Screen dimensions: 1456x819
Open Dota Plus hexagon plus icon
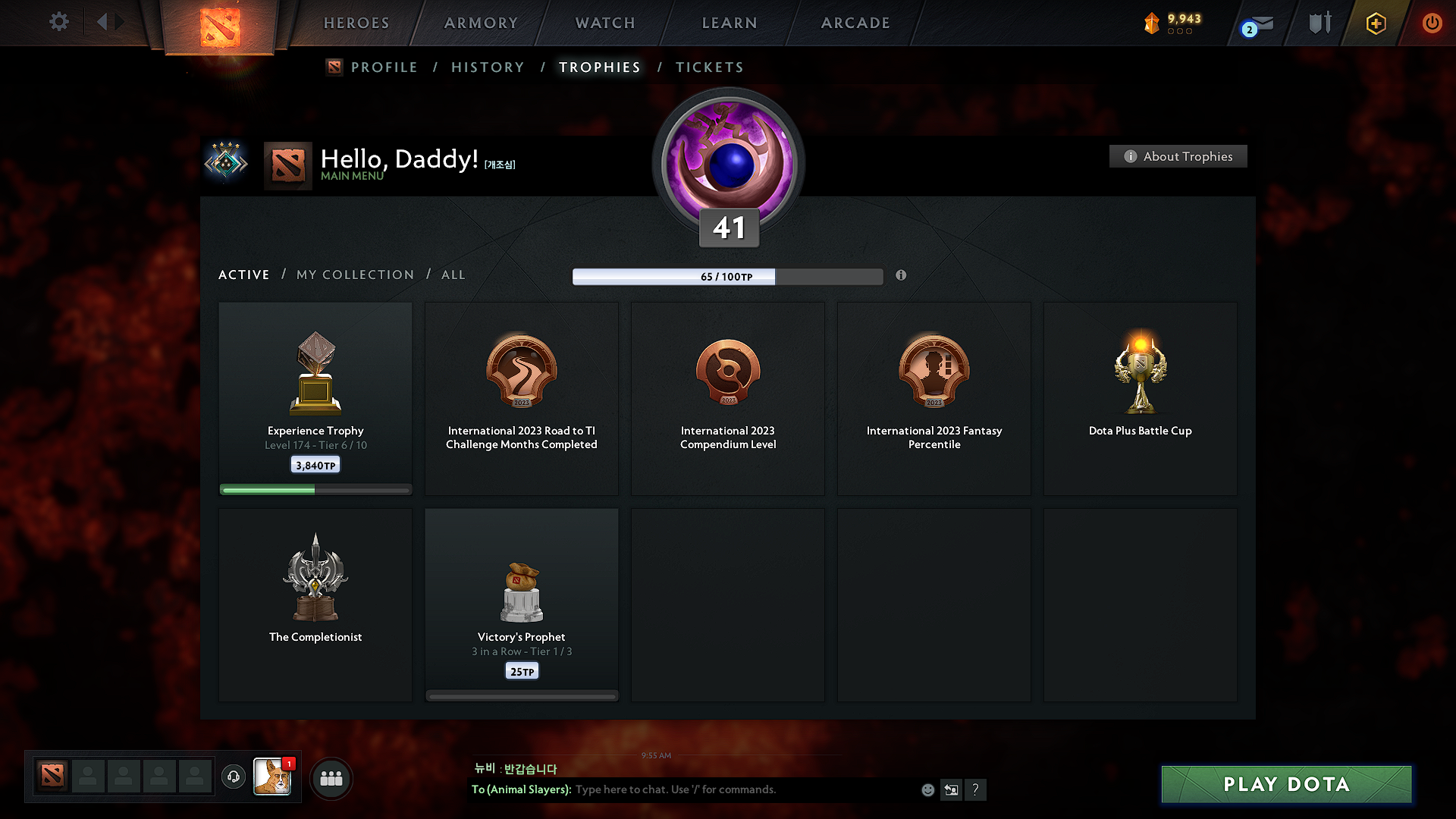[x=1375, y=23]
